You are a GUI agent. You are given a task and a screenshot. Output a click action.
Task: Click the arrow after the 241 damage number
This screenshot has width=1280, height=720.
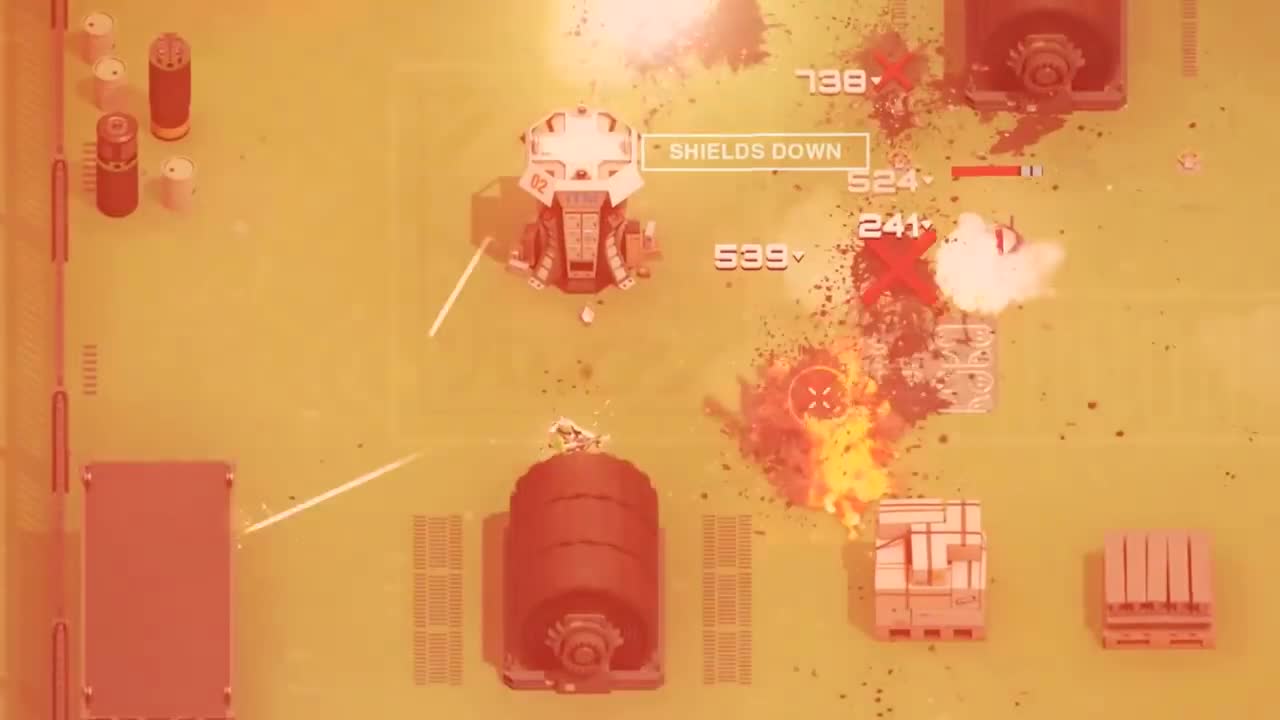928,226
